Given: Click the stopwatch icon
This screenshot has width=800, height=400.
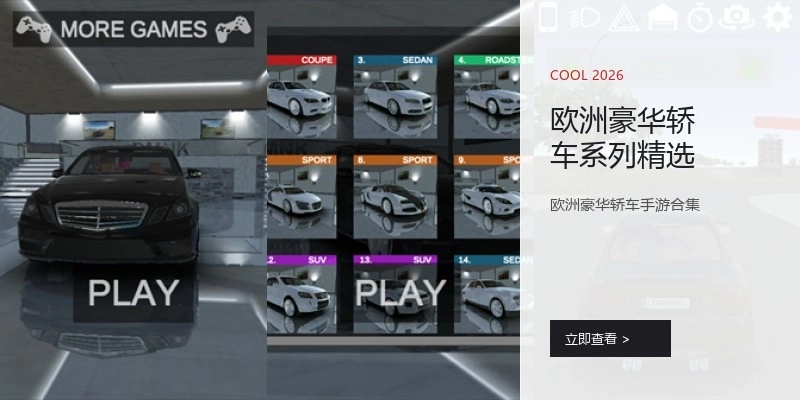Looking at the screenshot, I should pyautogui.click(x=700, y=17).
